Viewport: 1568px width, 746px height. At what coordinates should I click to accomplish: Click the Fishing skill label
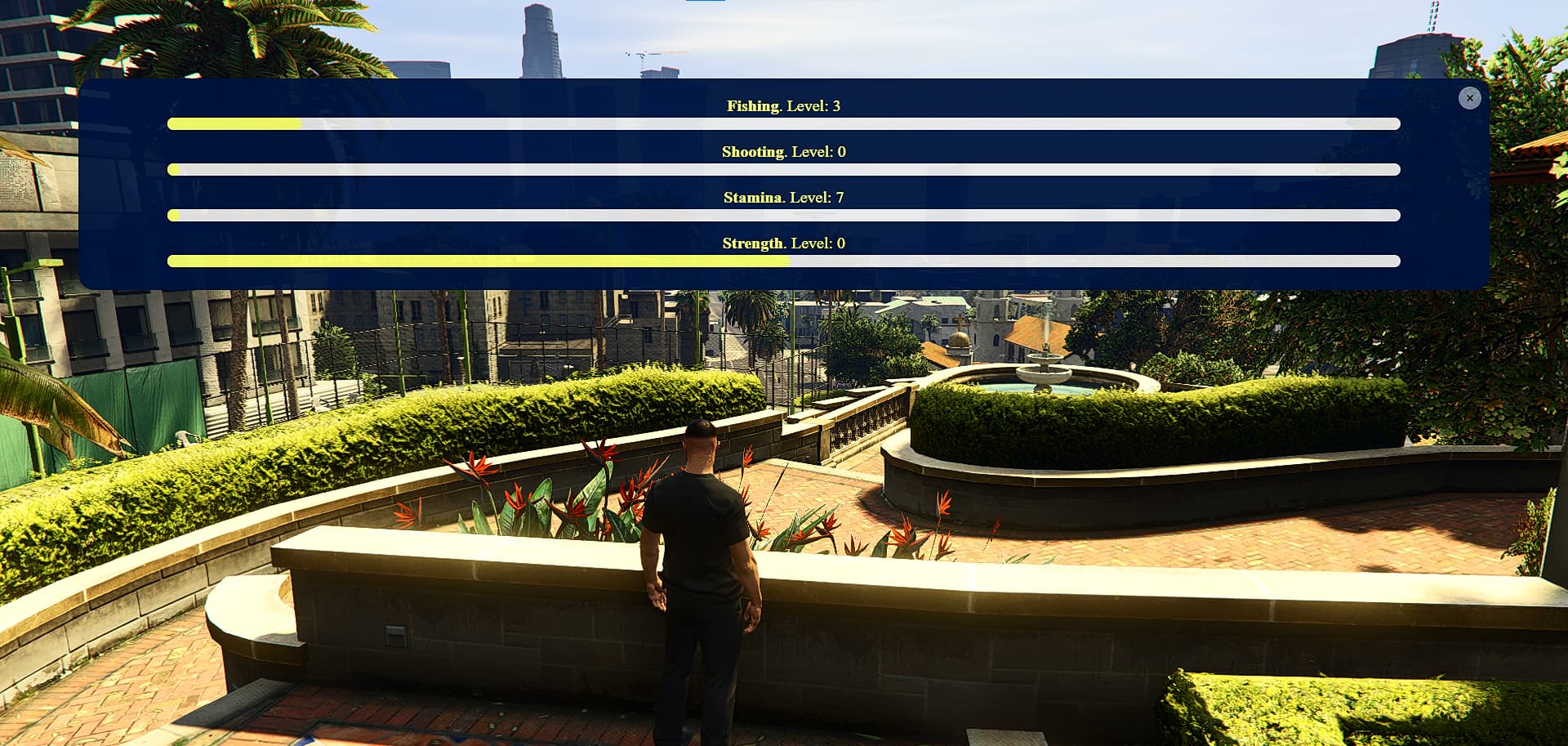tap(750, 105)
